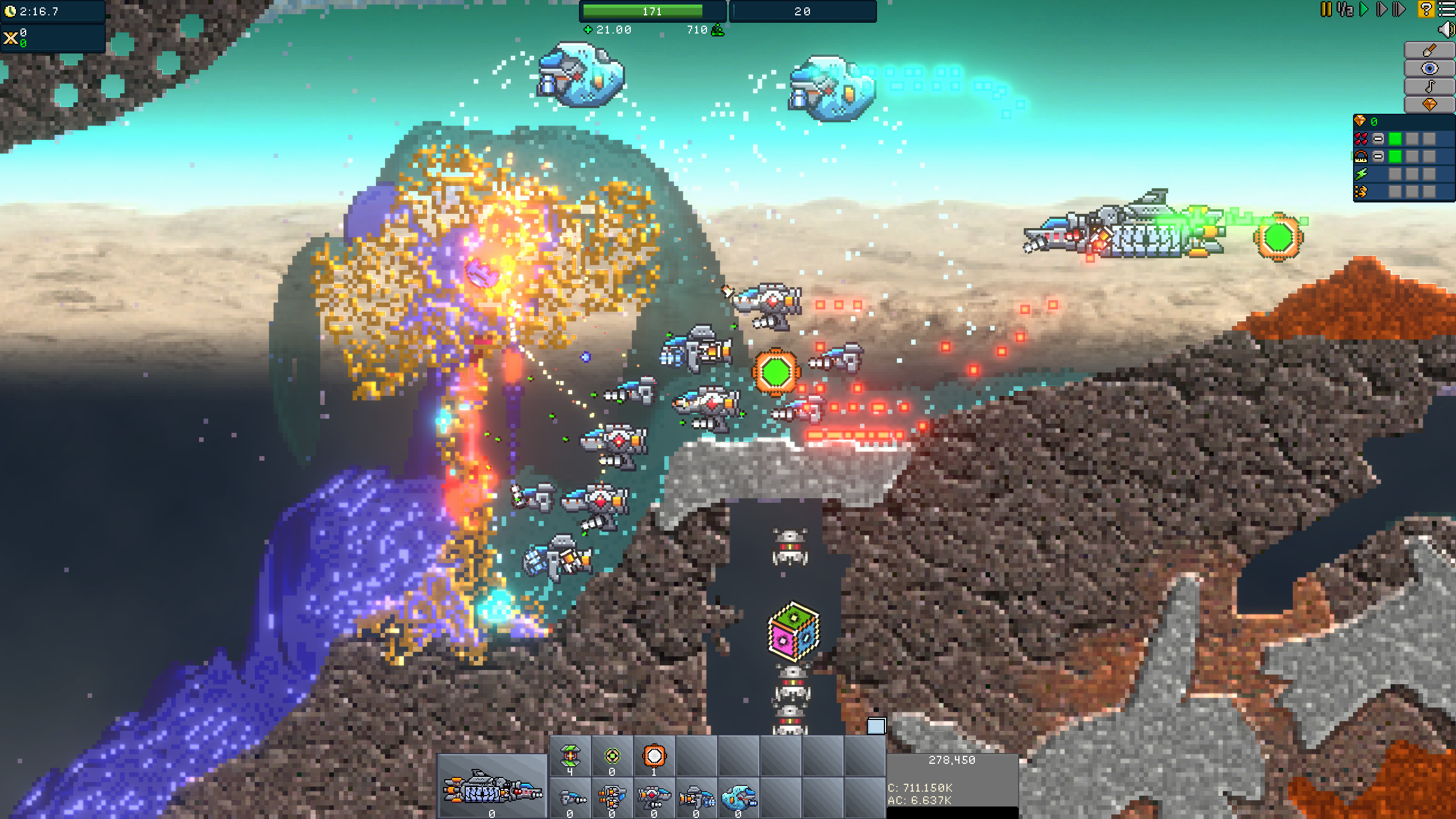Viewport: 1456px width, 819px height.
Task: Select the green repair kit slot showing 4
Action: (572, 755)
